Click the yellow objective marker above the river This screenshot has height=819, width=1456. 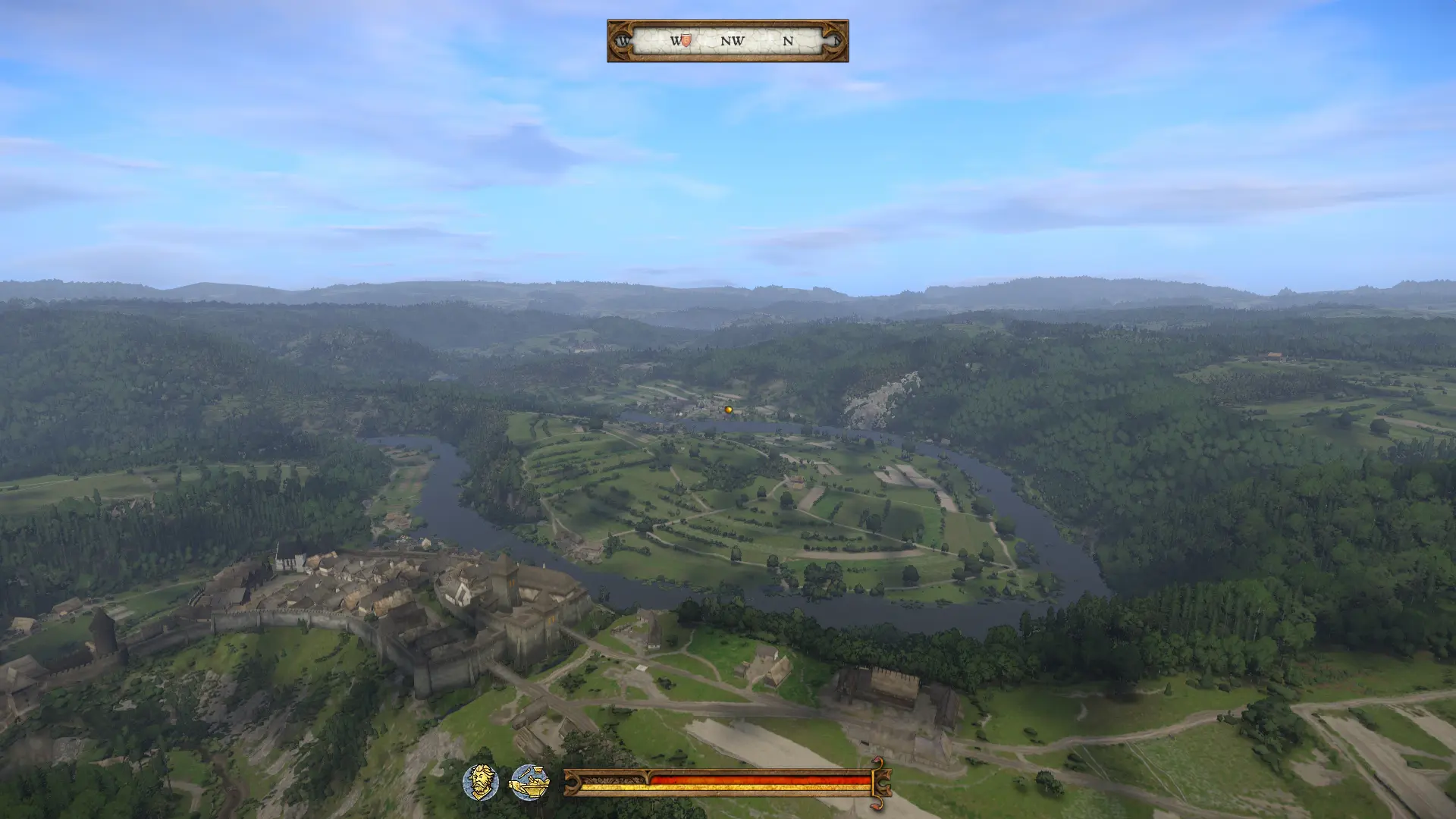(727, 409)
